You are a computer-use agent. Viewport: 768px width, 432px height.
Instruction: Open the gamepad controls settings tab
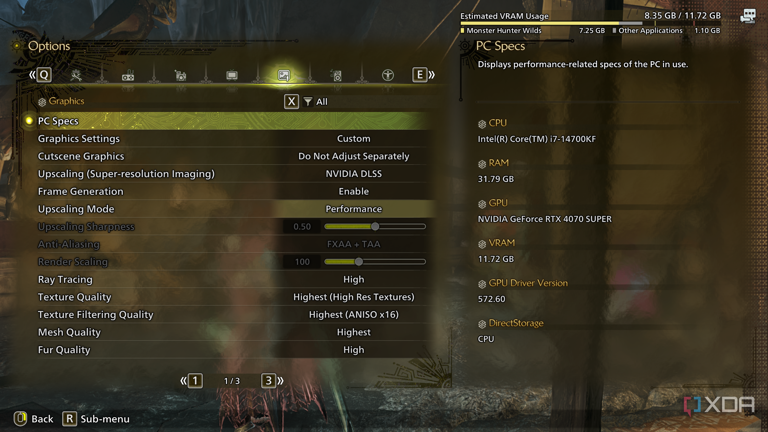point(128,75)
